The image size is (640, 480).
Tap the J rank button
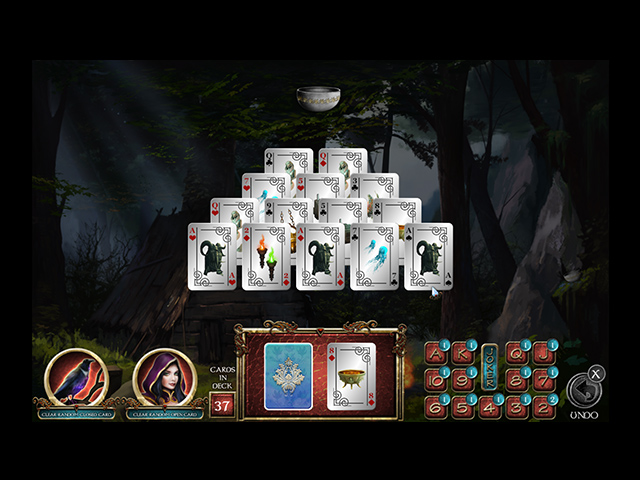[x=543, y=353]
